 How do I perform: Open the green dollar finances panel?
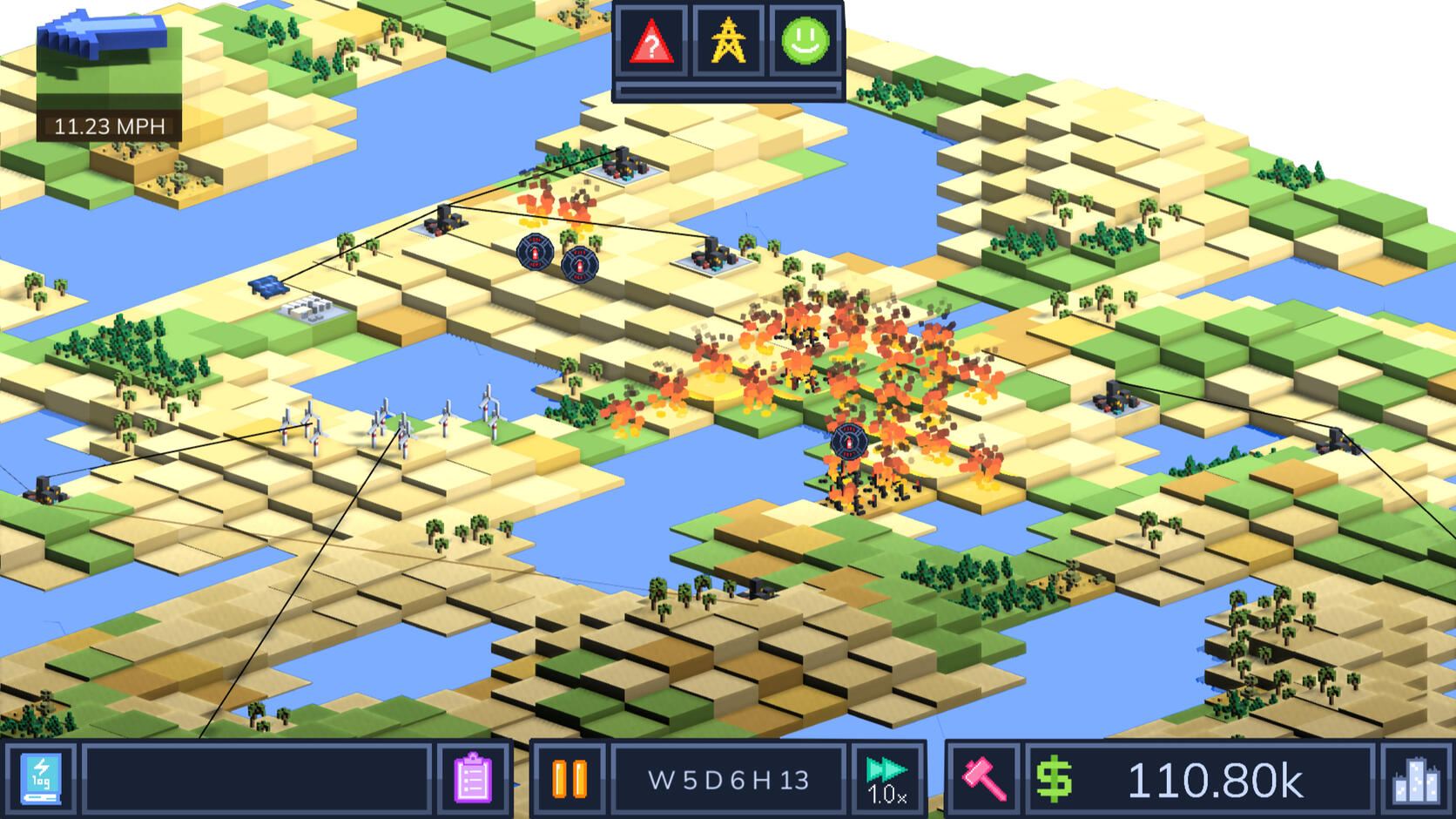(x=1054, y=779)
